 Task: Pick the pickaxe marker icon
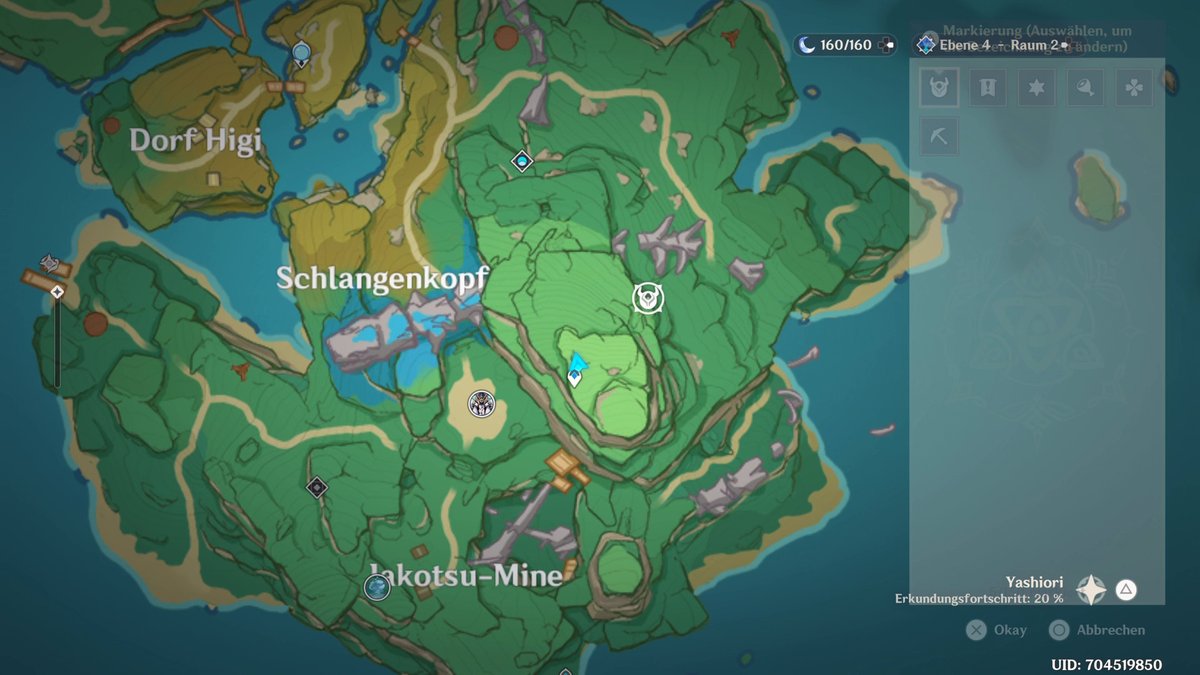click(x=939, y=136)
